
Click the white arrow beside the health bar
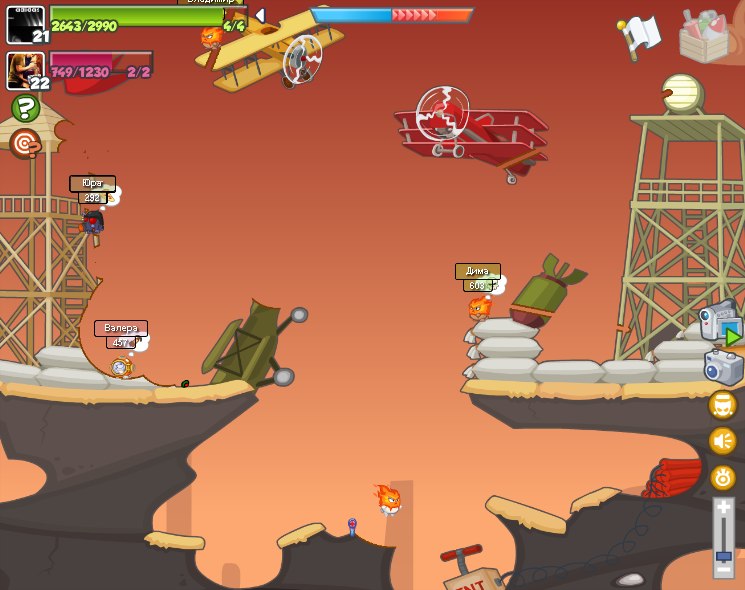tap(260, 15)
